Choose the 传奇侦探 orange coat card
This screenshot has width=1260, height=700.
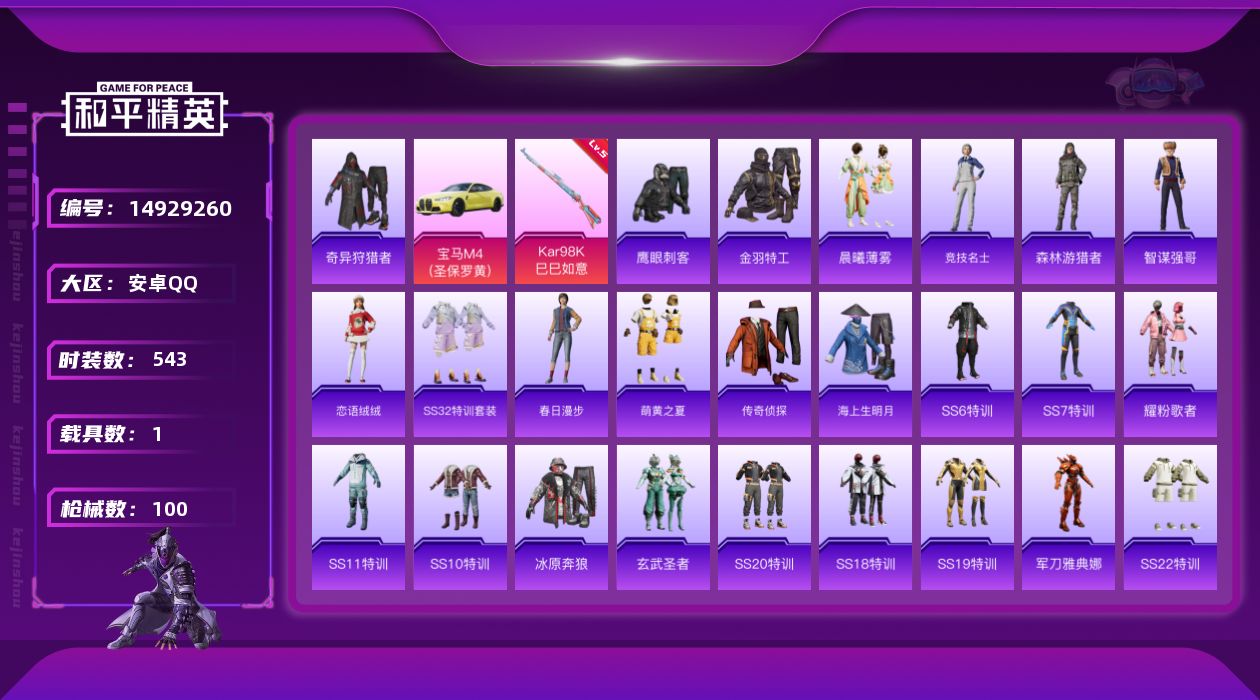click(x=764, y=363)
